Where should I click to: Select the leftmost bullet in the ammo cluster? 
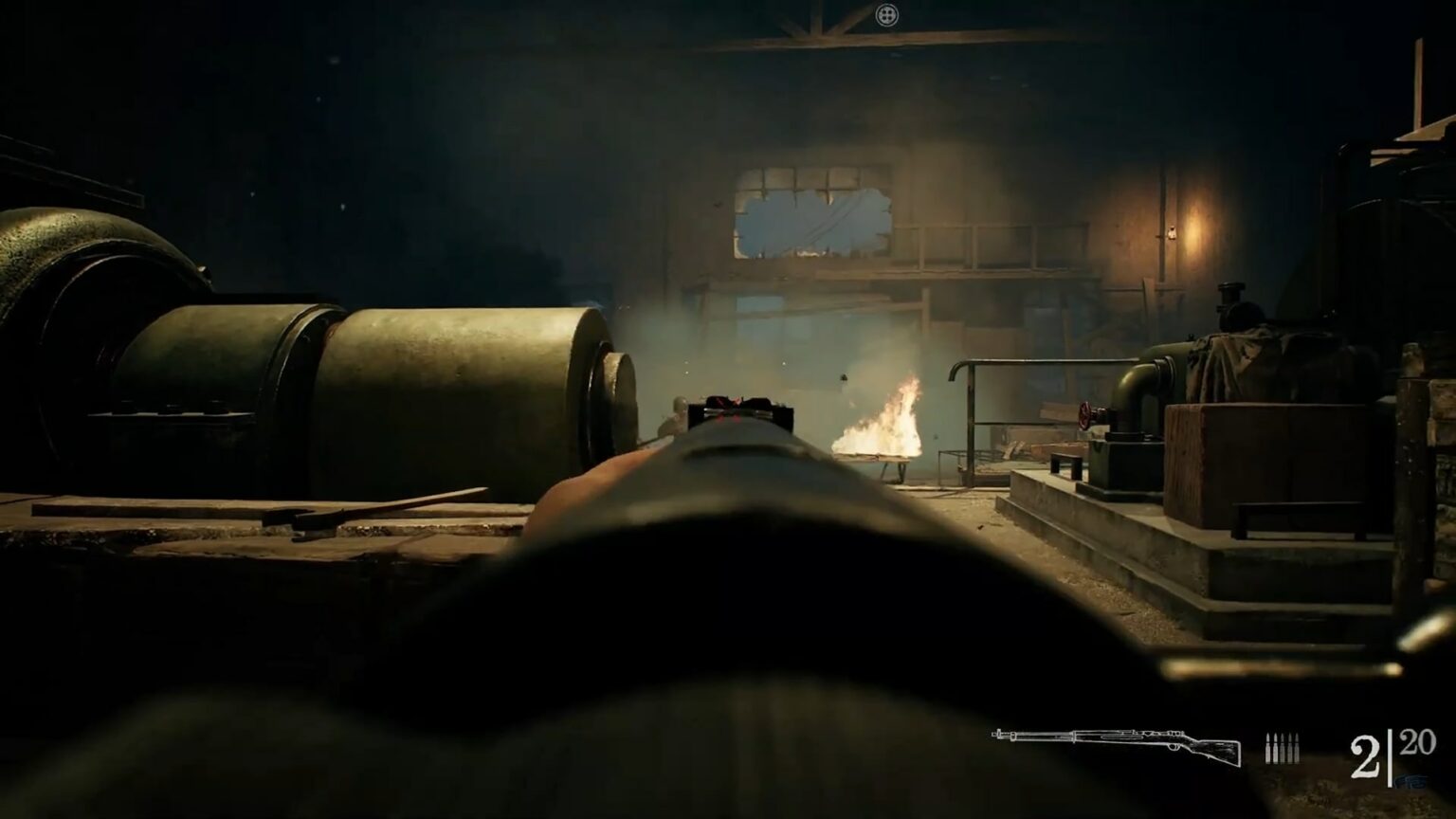pyautogui.click(x=1267, y=747)
